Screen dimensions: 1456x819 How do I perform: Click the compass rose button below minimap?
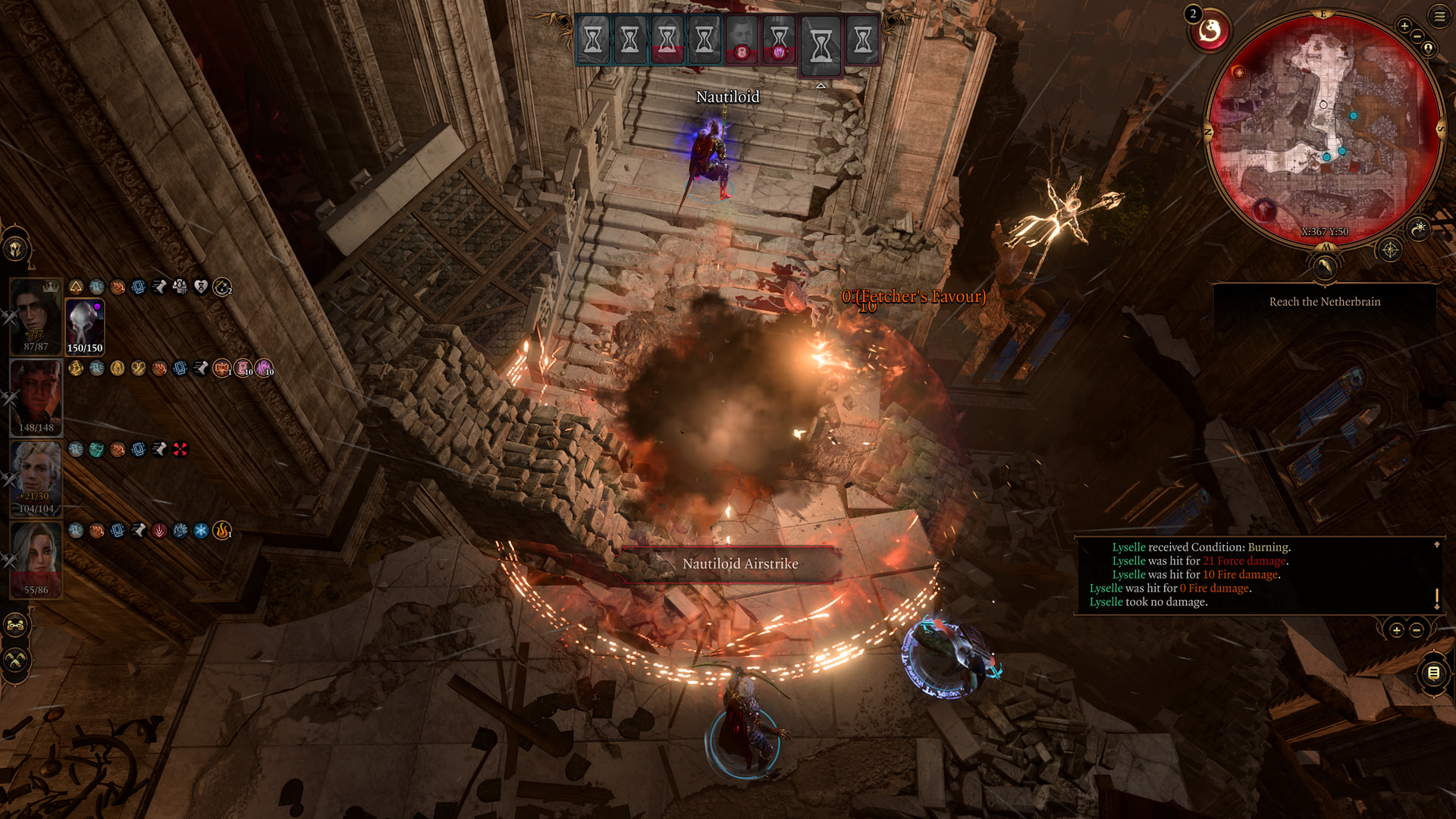(1390, 249)
